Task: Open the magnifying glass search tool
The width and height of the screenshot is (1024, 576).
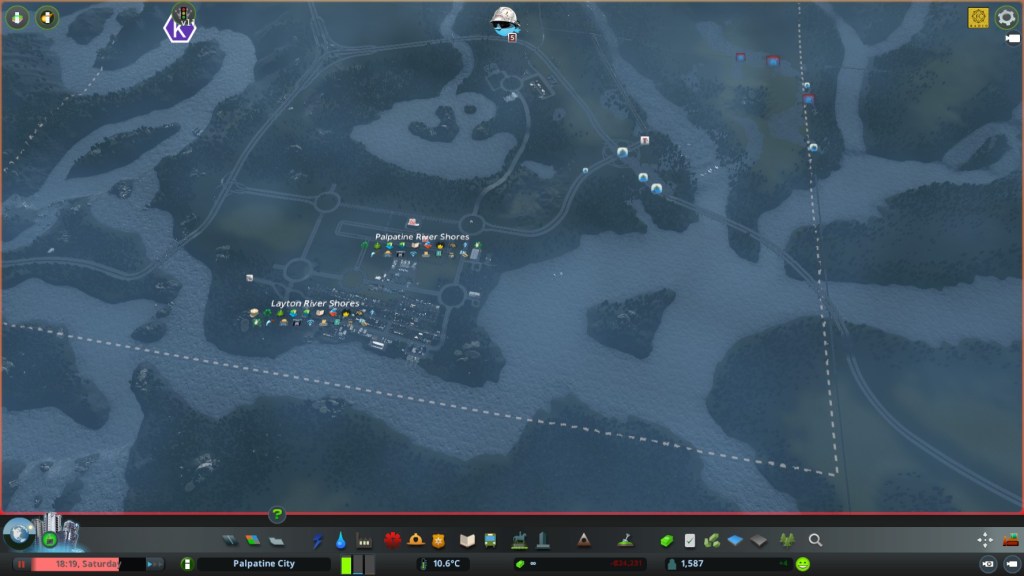Action: tap(815, 540)
